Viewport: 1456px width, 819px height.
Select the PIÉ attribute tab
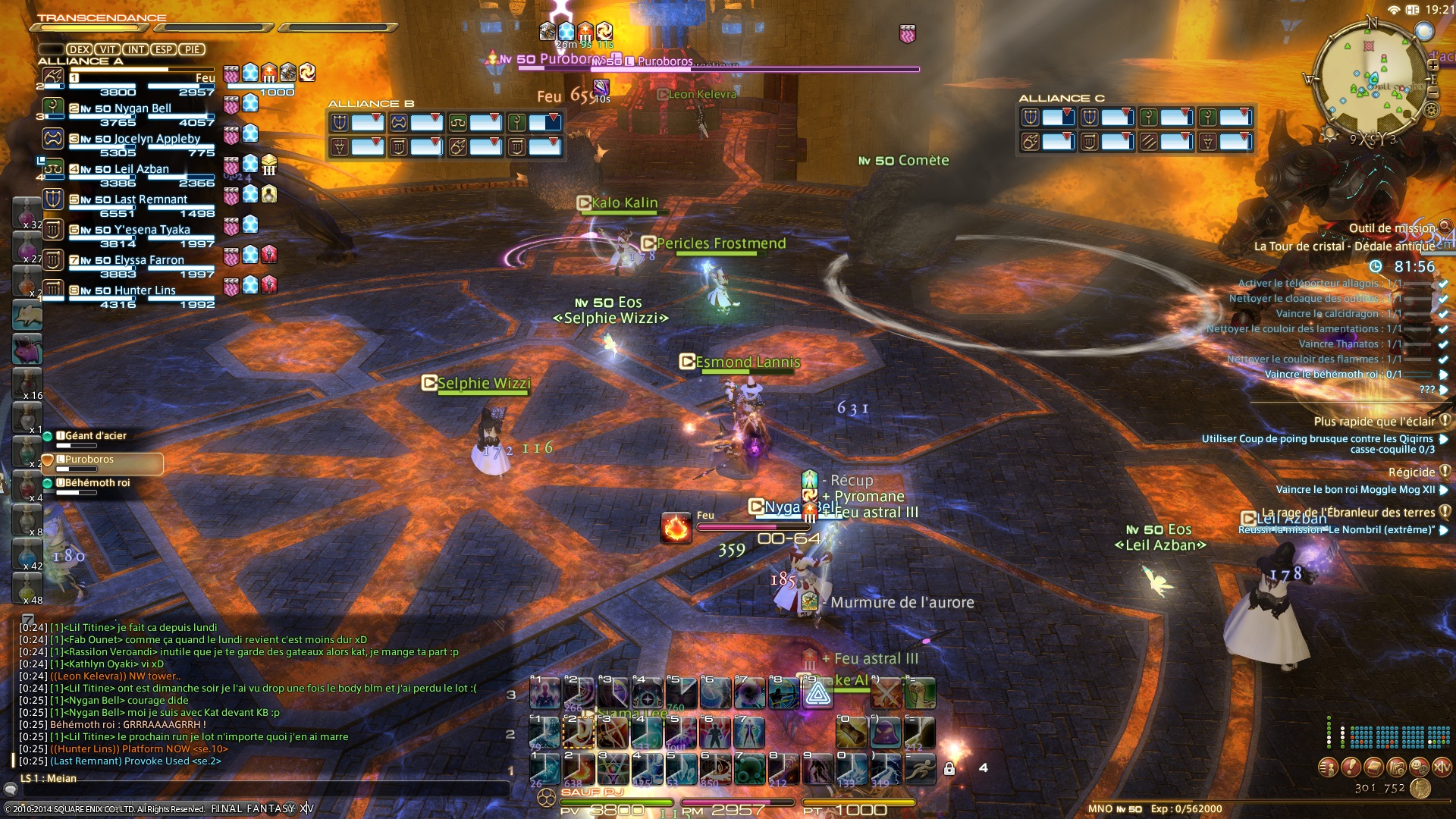tap(193, 50)
